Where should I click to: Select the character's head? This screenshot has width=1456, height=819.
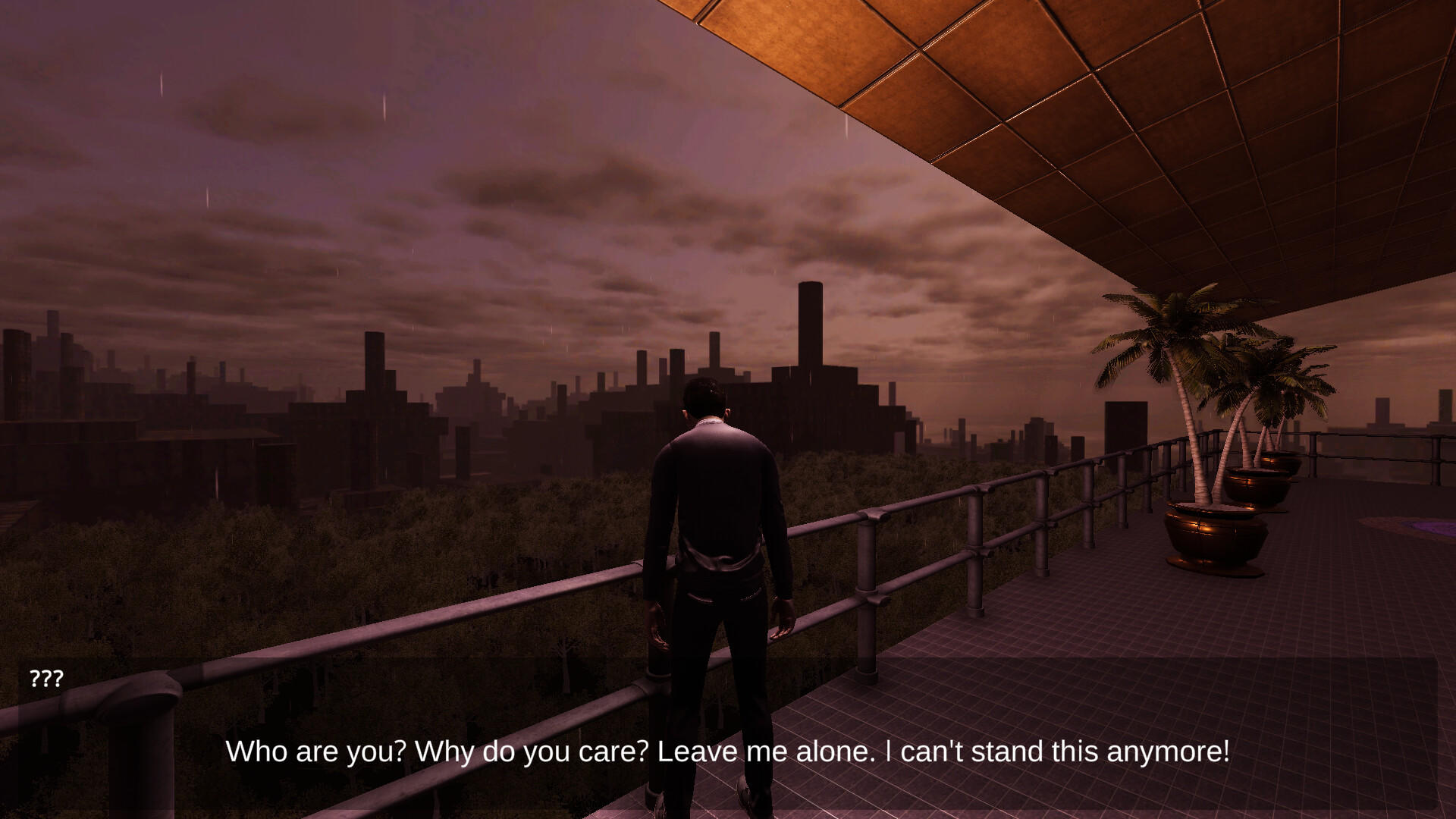click(x=704, y=398)
